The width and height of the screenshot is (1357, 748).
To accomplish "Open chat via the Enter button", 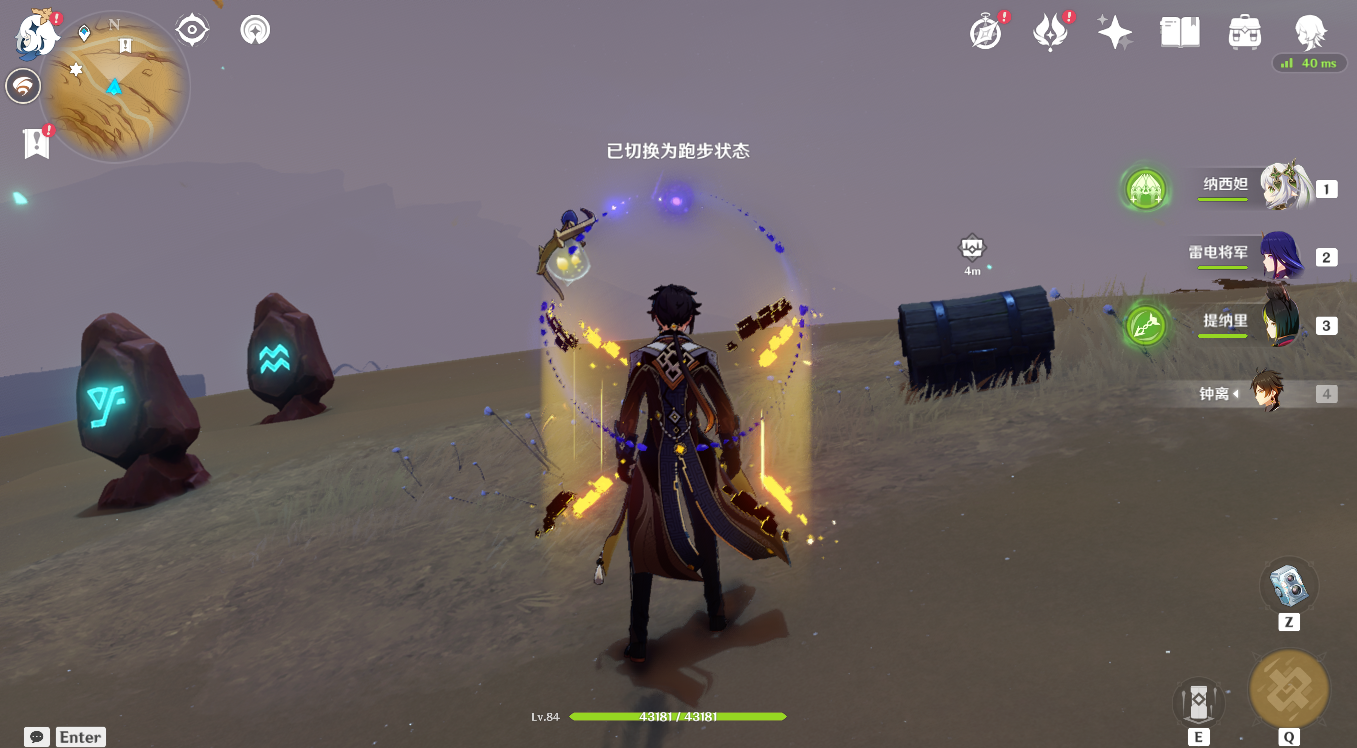I will tap(80, 737).
